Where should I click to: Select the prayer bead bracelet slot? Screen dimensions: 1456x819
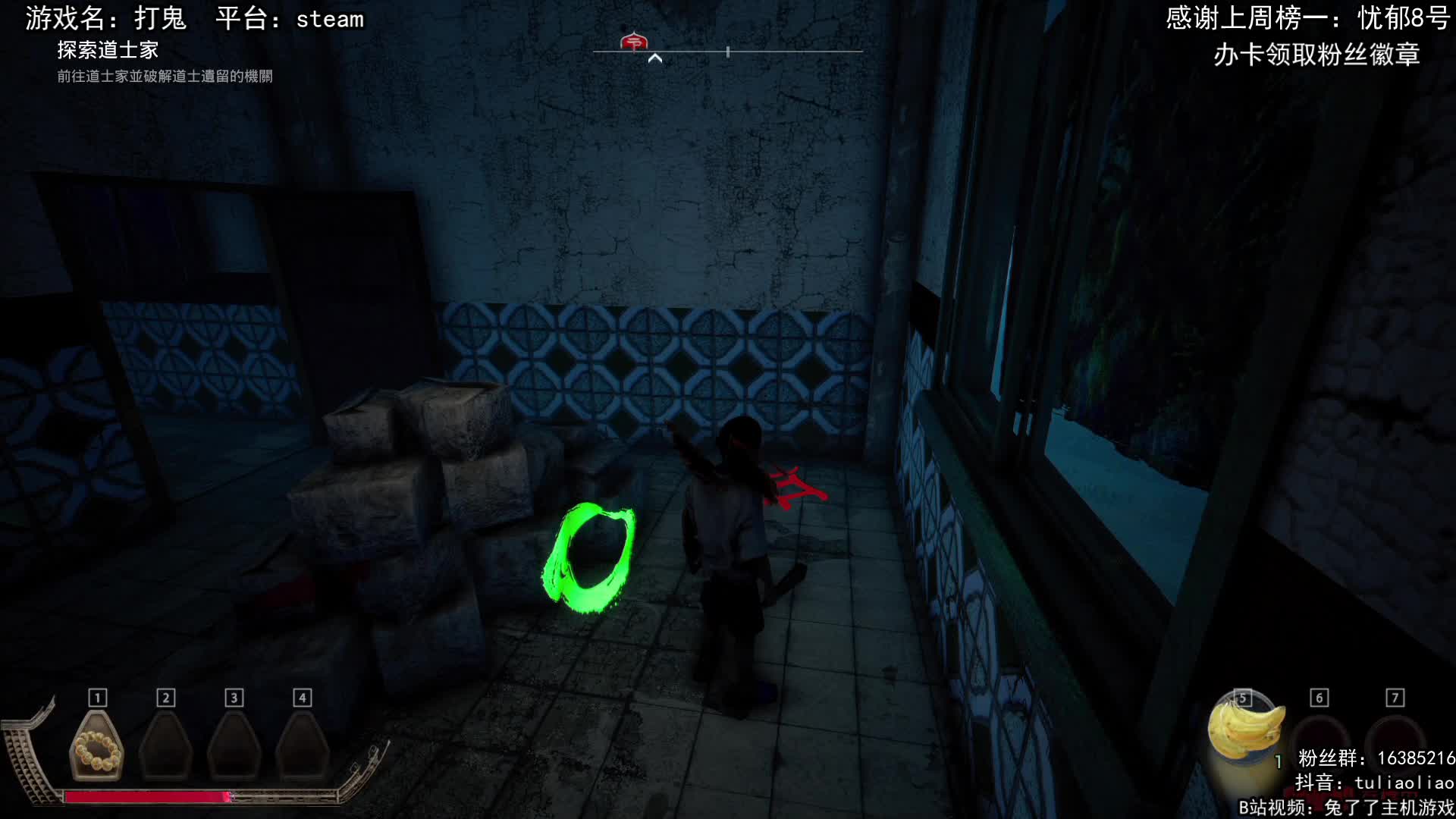click(96, 747)
